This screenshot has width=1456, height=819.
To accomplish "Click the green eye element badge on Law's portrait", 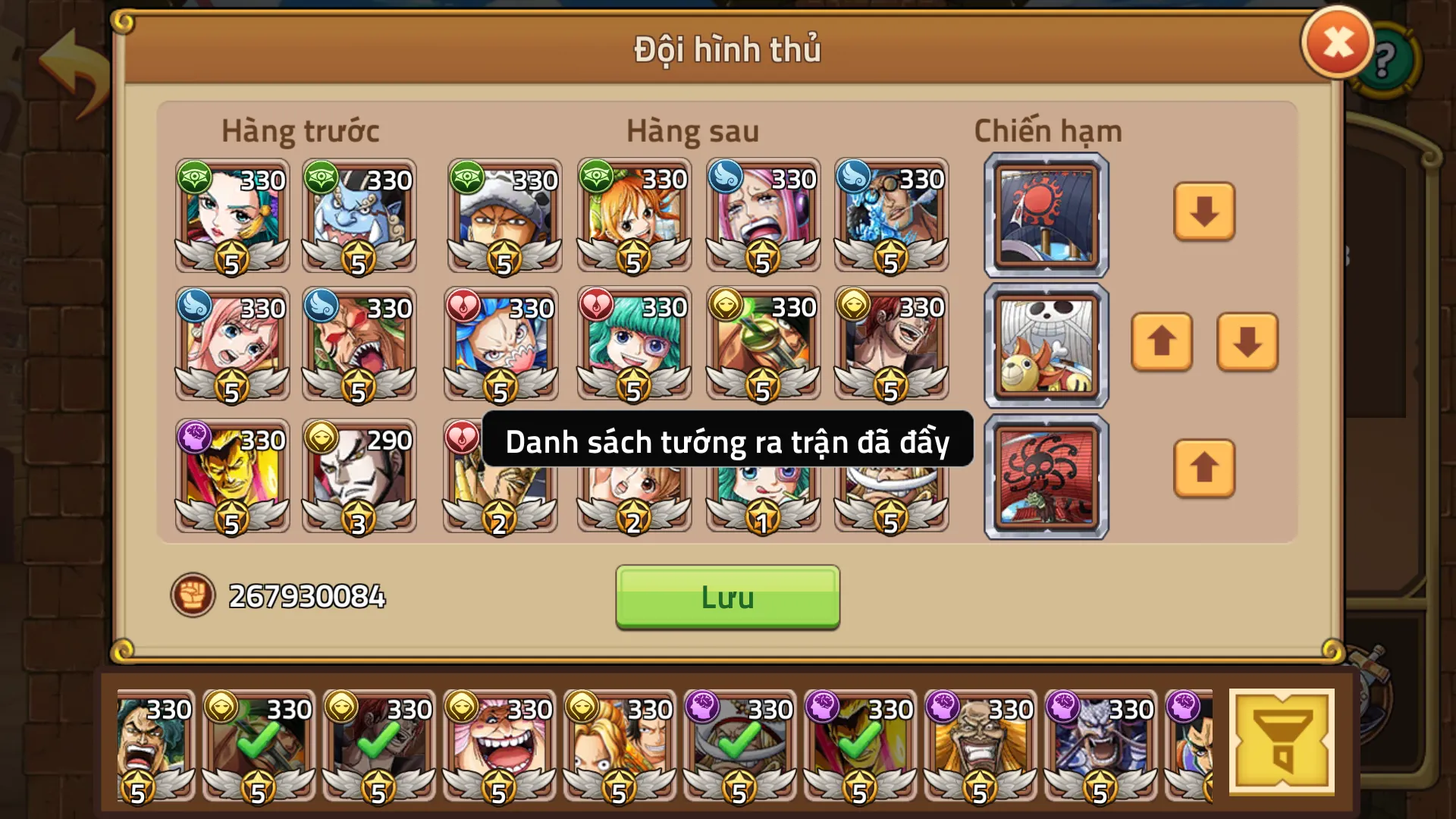I will point(468,177).
